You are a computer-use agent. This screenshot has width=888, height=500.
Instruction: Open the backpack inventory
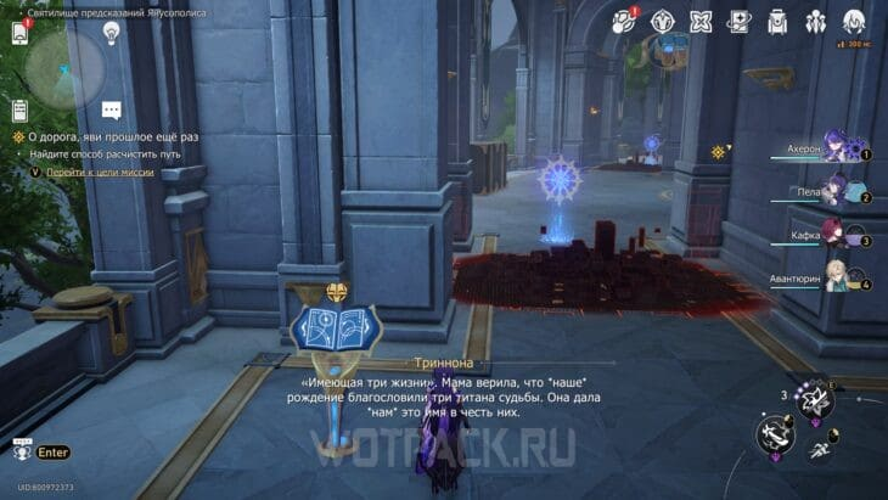pos(777,21)
